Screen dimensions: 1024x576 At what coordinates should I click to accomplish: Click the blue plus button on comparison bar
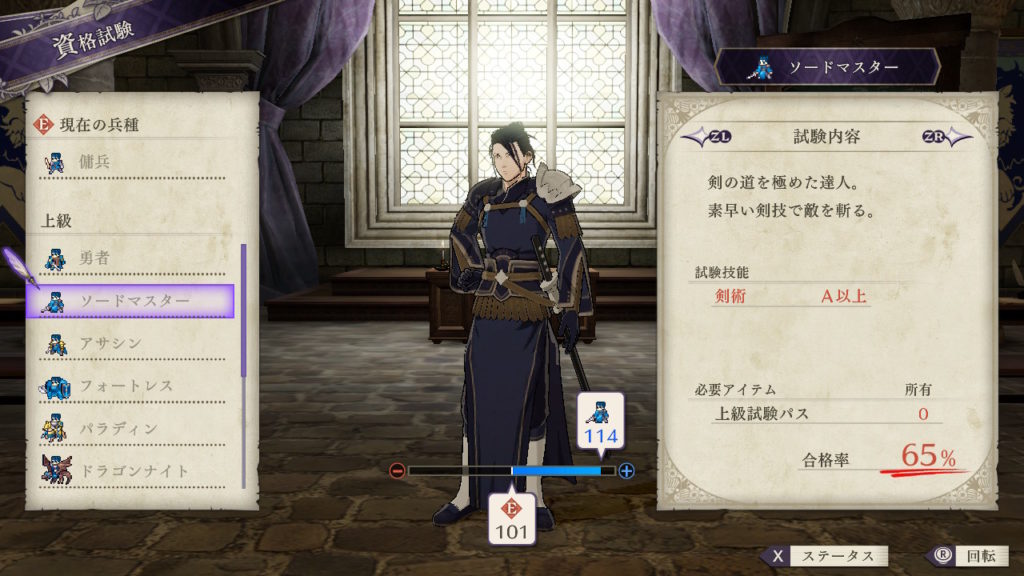(x=627, y=470)
